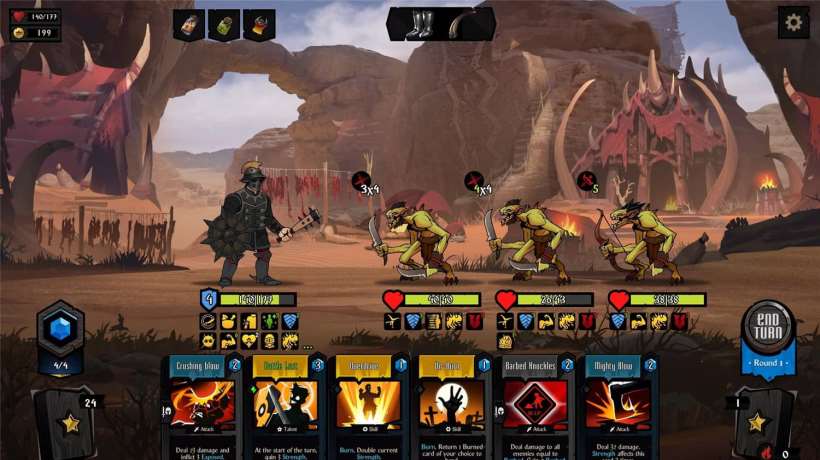820x460 pixels.
Task: Use the green potion bottle
Action: click(x=224, y=25)
